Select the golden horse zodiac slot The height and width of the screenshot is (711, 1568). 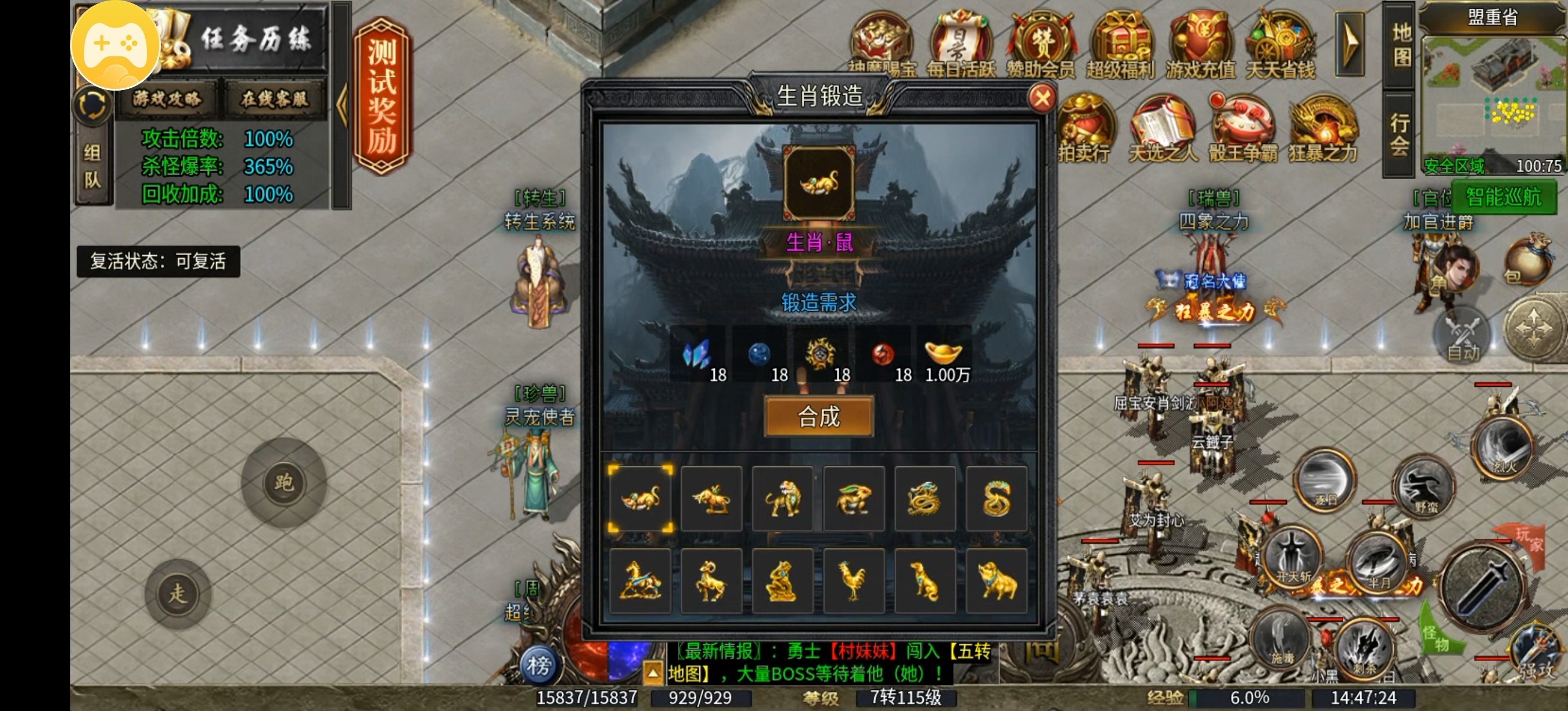point(640,581)
